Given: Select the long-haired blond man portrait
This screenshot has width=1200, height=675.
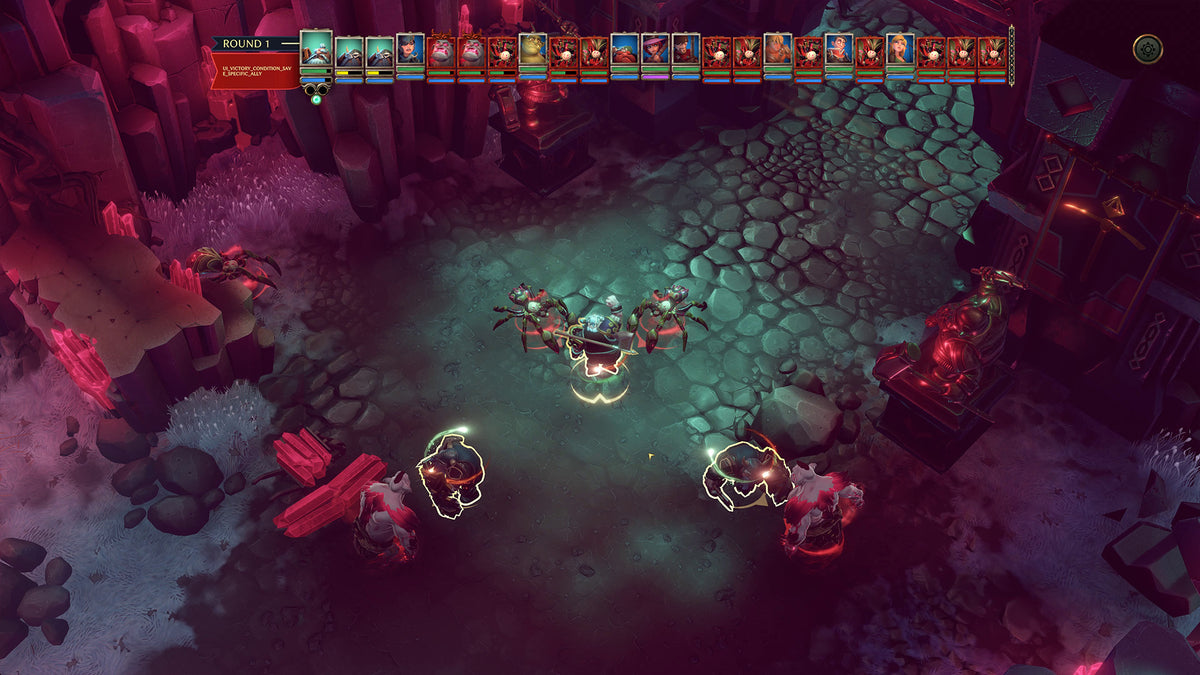Looking at the screenshot, I should click(778, 50).
